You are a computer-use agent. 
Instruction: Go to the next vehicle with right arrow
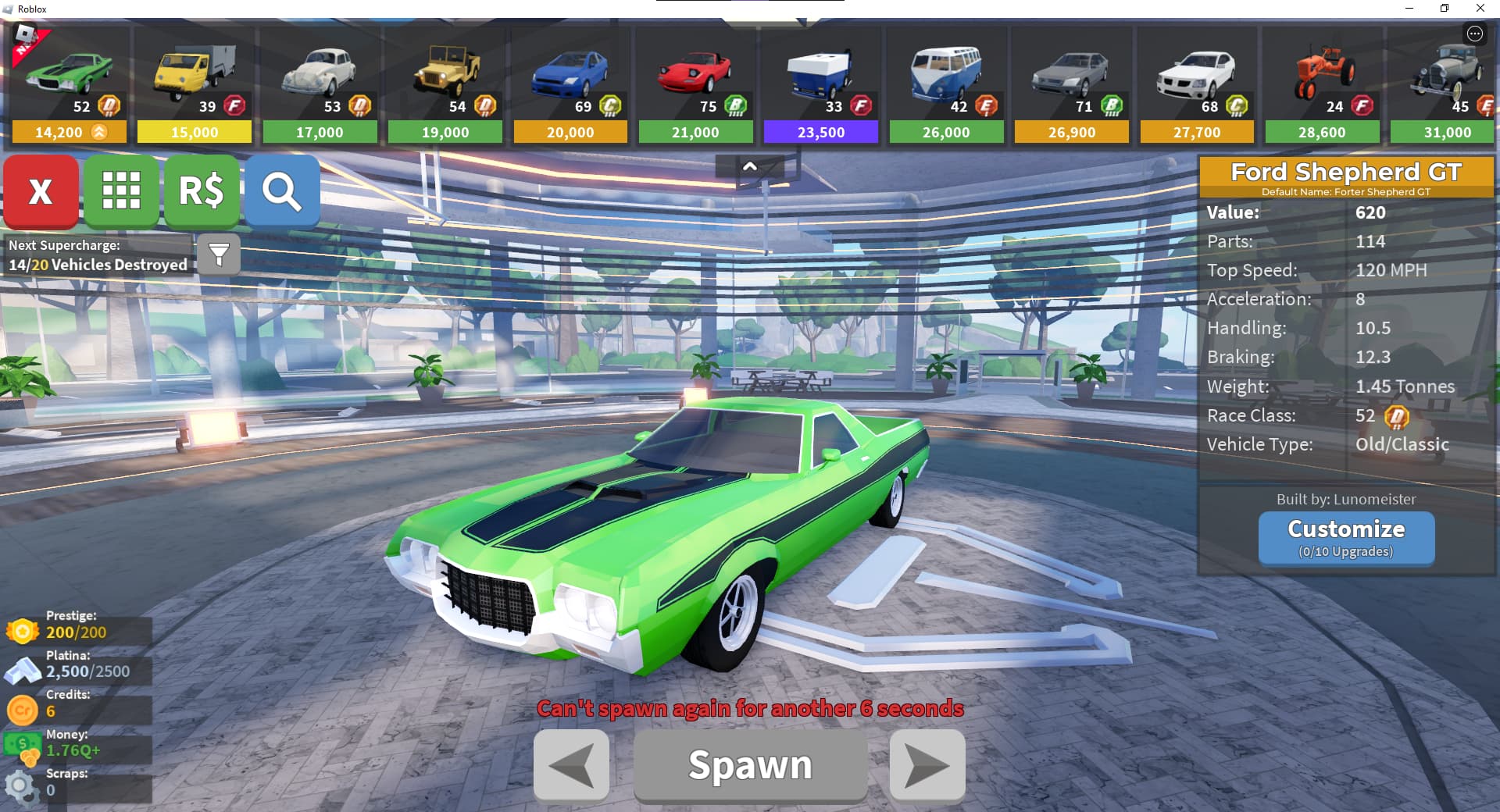[x=927, y=765]
